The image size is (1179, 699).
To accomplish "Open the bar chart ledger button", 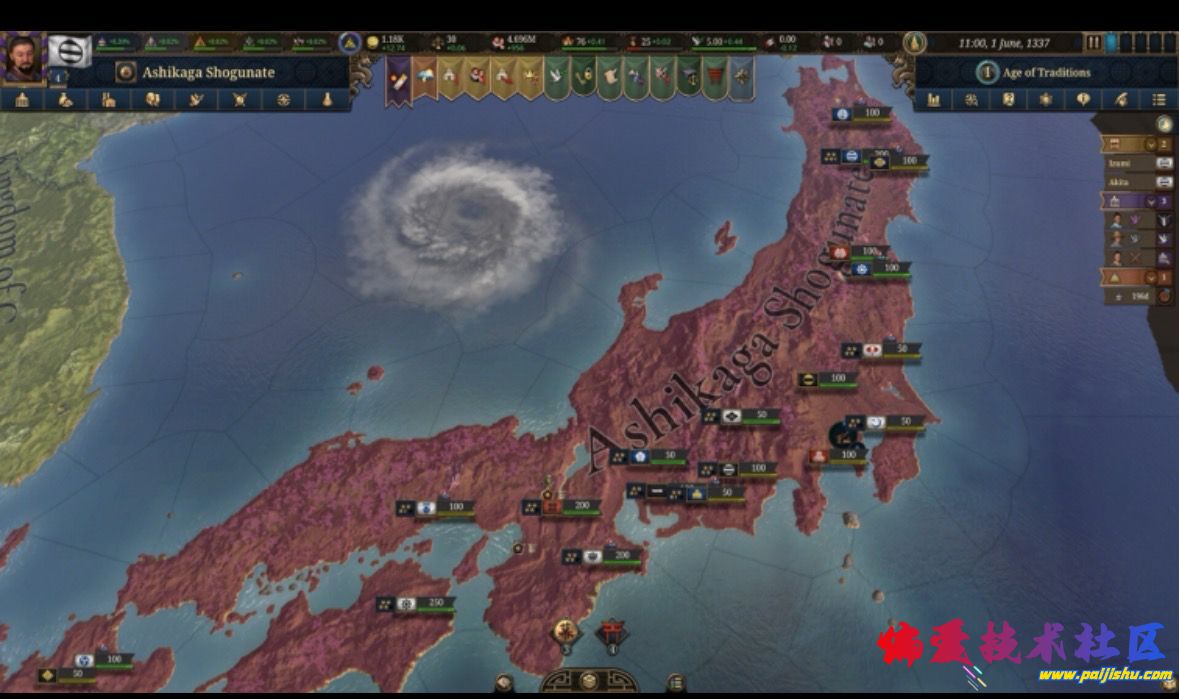I will pyautogui.click(x=934, y=100).
